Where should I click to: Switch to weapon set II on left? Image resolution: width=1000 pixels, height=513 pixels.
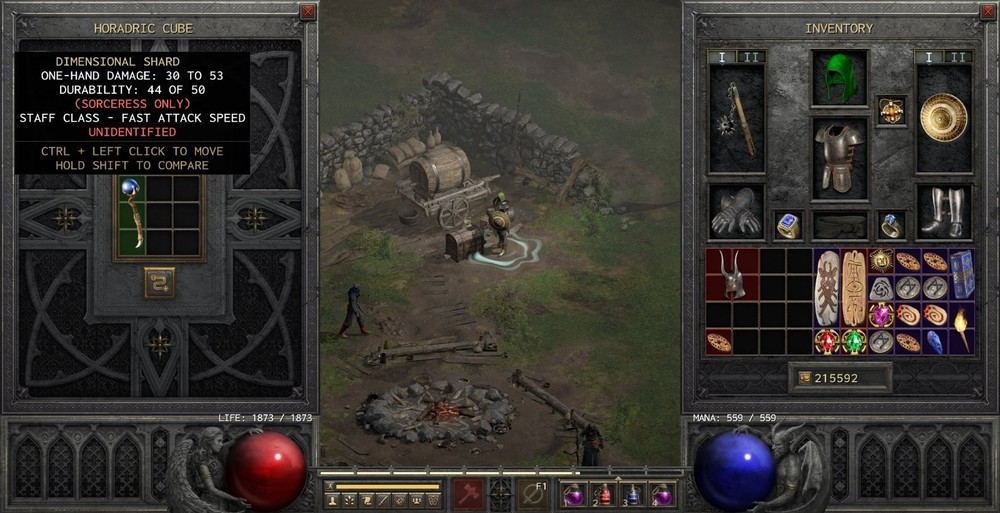(749, 57)
